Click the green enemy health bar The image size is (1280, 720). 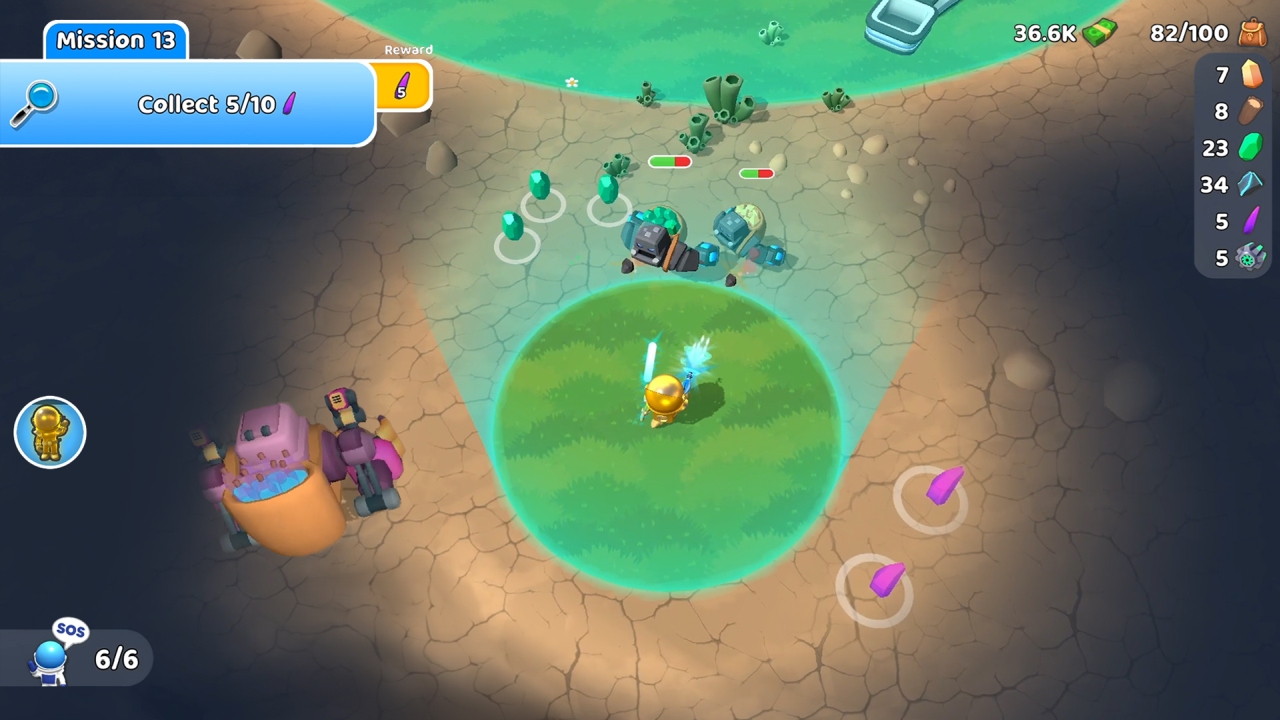(x=663, y=160)
